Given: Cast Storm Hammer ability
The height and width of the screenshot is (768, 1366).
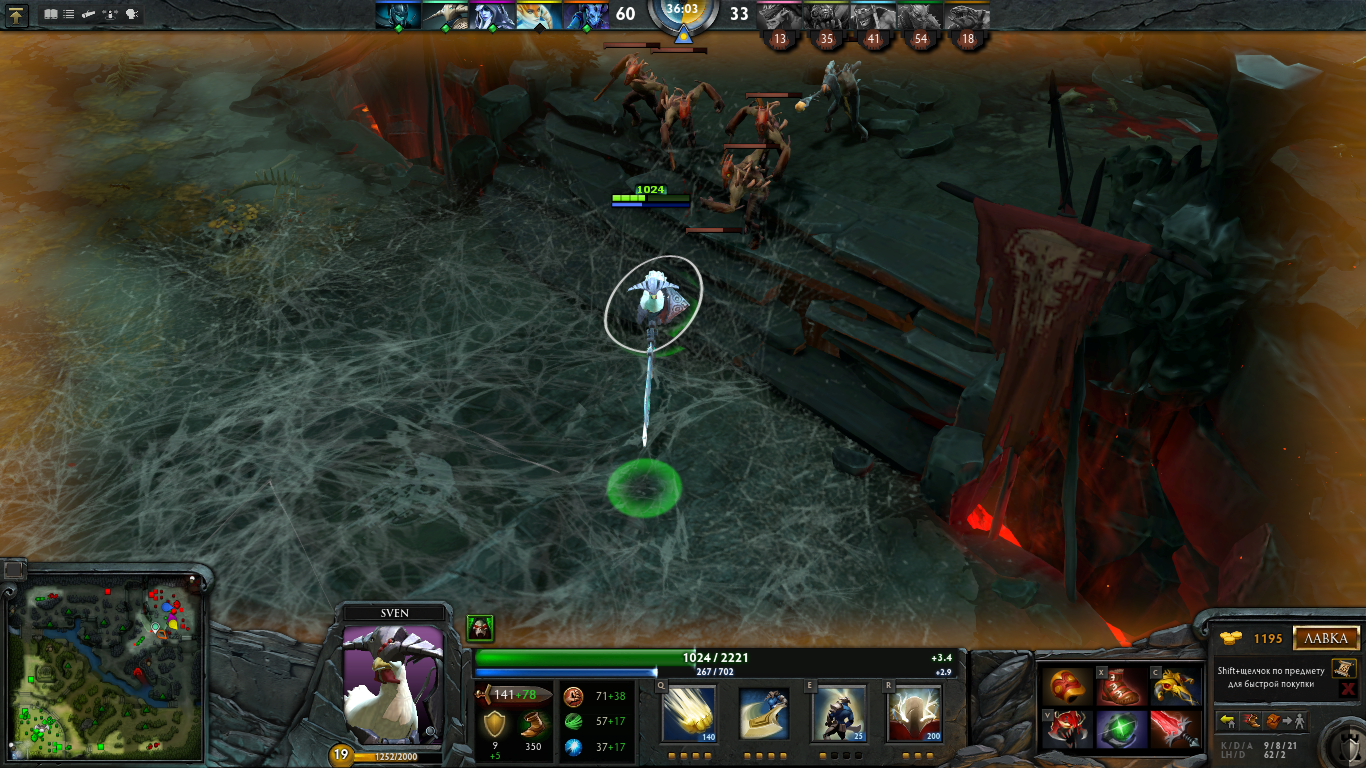Looking at the screenshot, I should [x=689, y=714].
